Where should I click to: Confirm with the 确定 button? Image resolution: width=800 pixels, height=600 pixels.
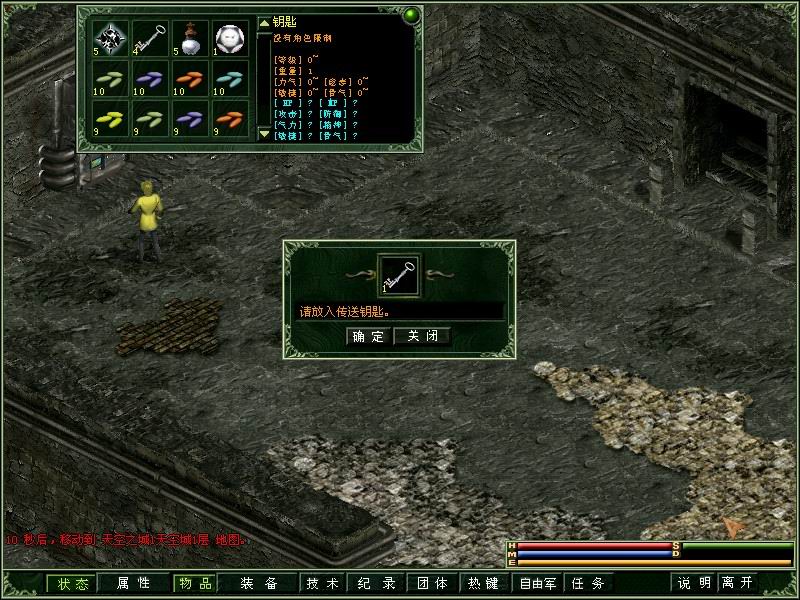pyautogui.click(x=367, y=336)
